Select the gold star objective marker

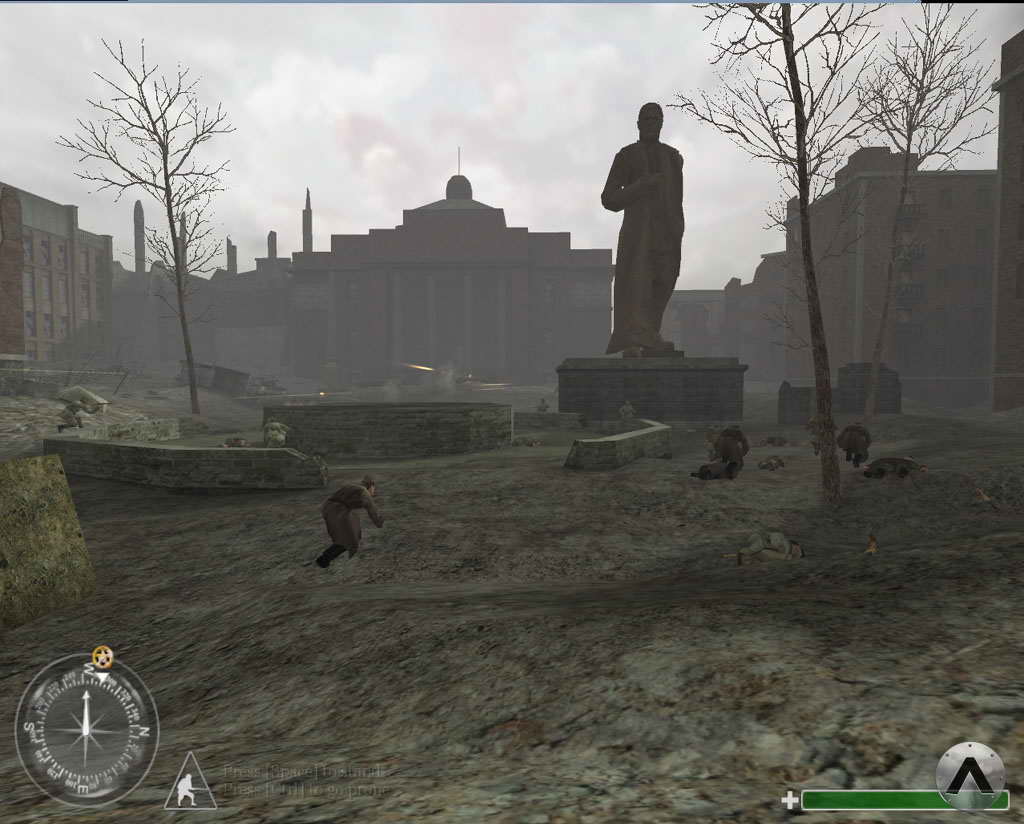coord(102,657)
